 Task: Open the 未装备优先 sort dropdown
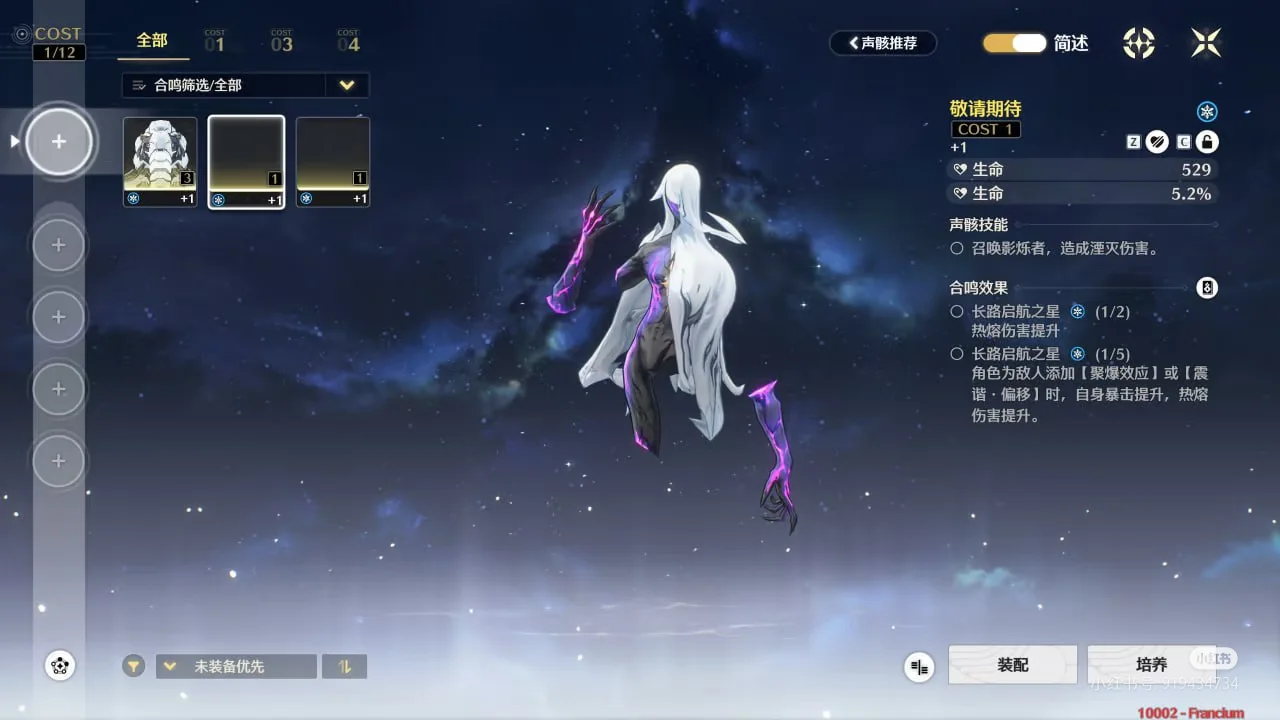coord(236,666)
